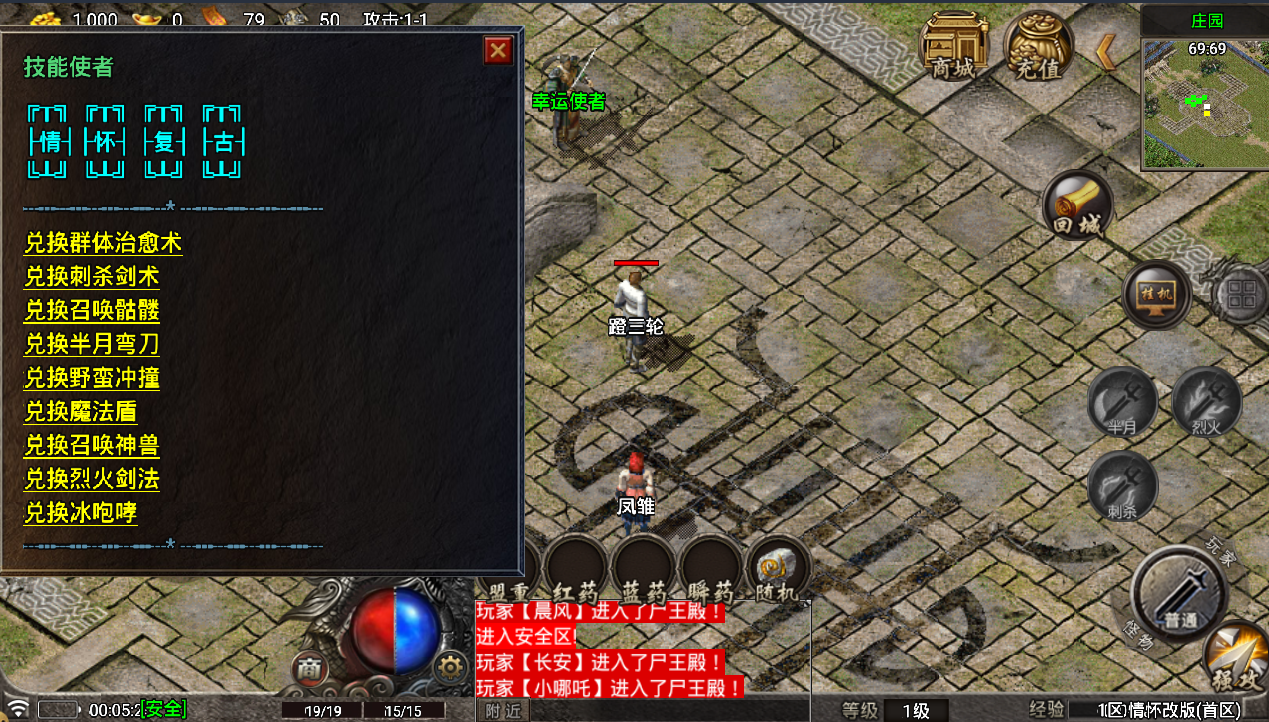Open the 商城 shop
This screenshot has width=1269, height=722.
point(954,47)
